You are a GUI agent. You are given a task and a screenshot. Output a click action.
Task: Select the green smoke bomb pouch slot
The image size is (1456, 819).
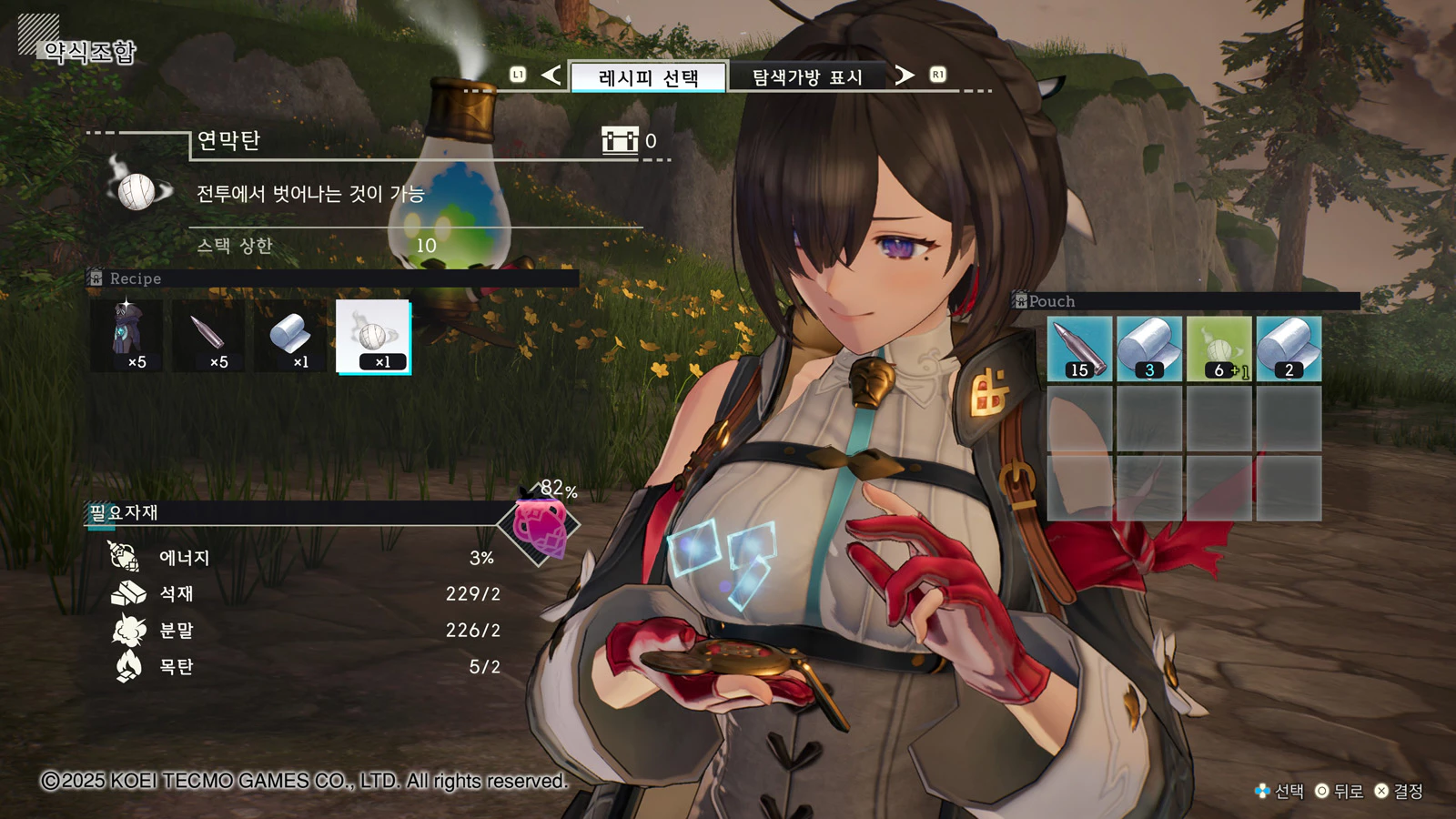(1219, 349)
